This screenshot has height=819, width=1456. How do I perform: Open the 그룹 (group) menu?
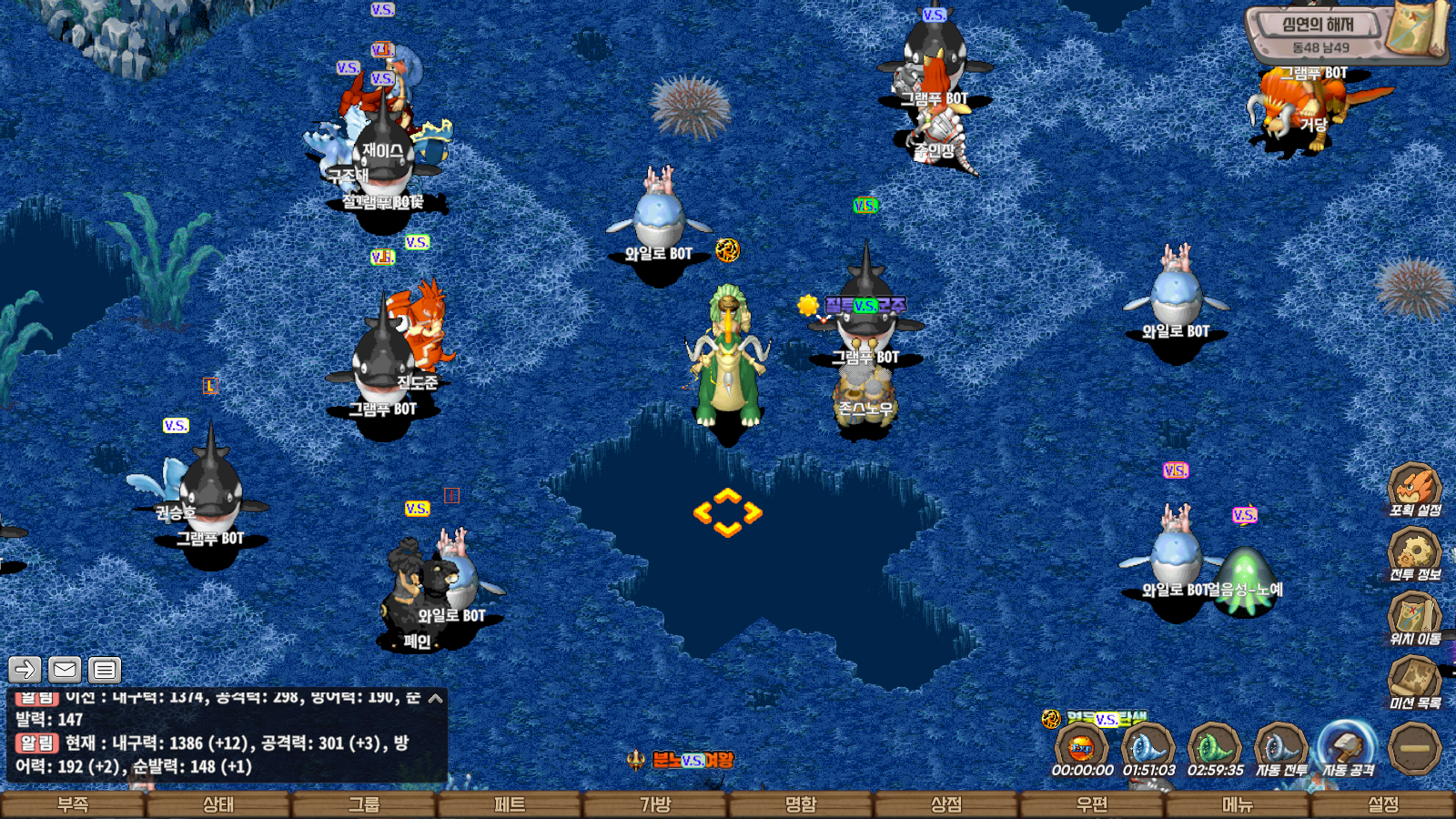click(364, 804)
